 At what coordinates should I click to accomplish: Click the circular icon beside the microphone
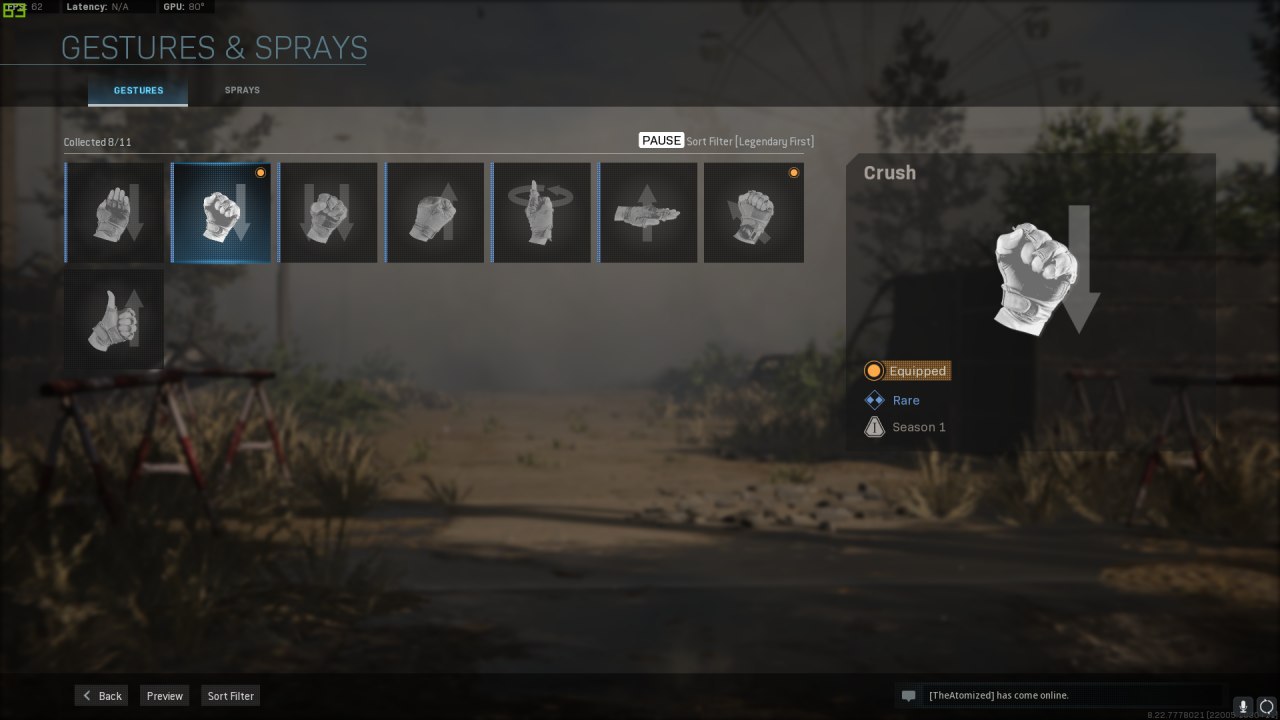click(x=1267, y=706)
